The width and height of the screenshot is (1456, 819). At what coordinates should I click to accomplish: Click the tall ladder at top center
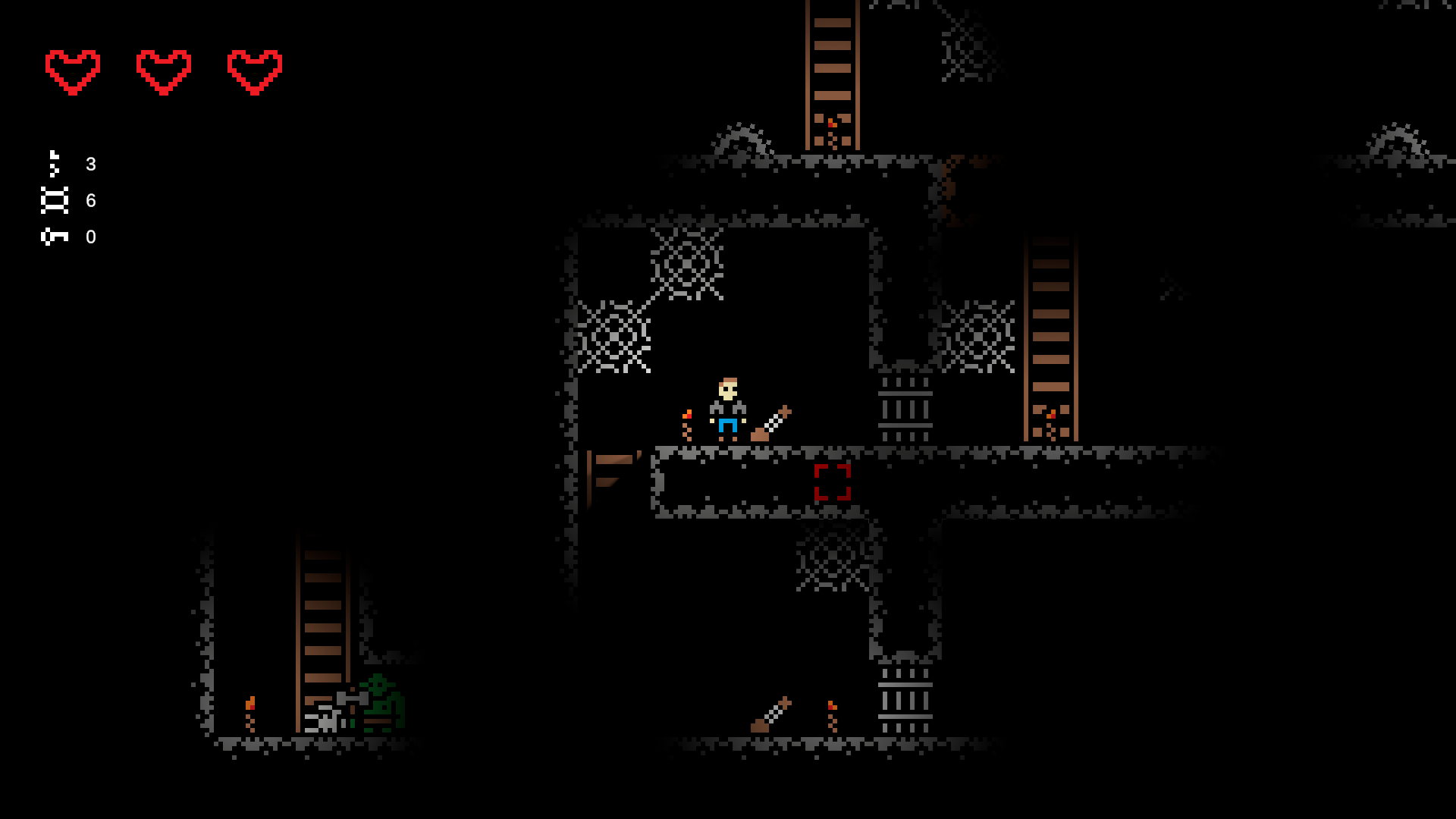pyautogui.click(x=834, y=72)
